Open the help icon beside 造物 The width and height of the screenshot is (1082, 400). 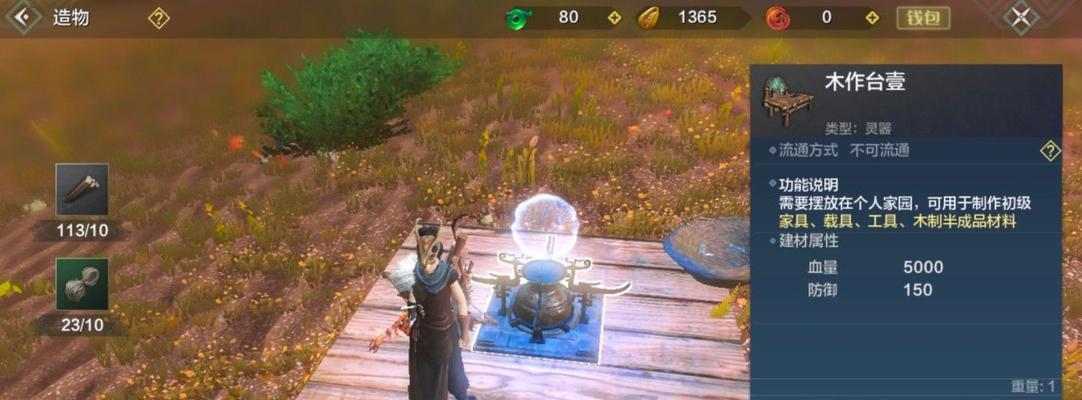coord(158,18)
